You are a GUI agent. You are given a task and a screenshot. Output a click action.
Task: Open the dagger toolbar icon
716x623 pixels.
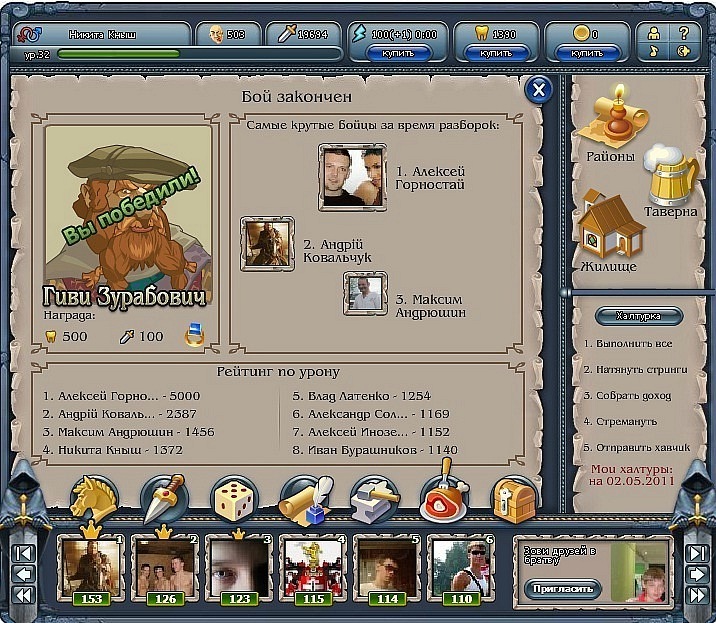point(164,498)
